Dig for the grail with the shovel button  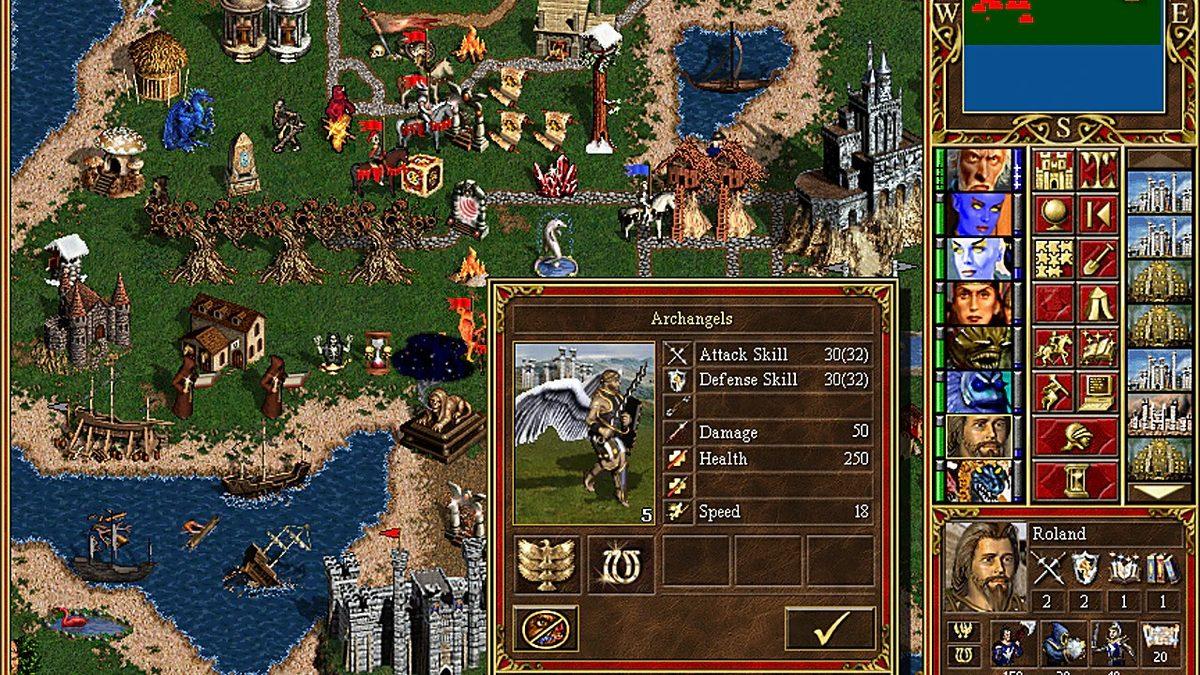pyautogui.click(x=1097, y=259)
